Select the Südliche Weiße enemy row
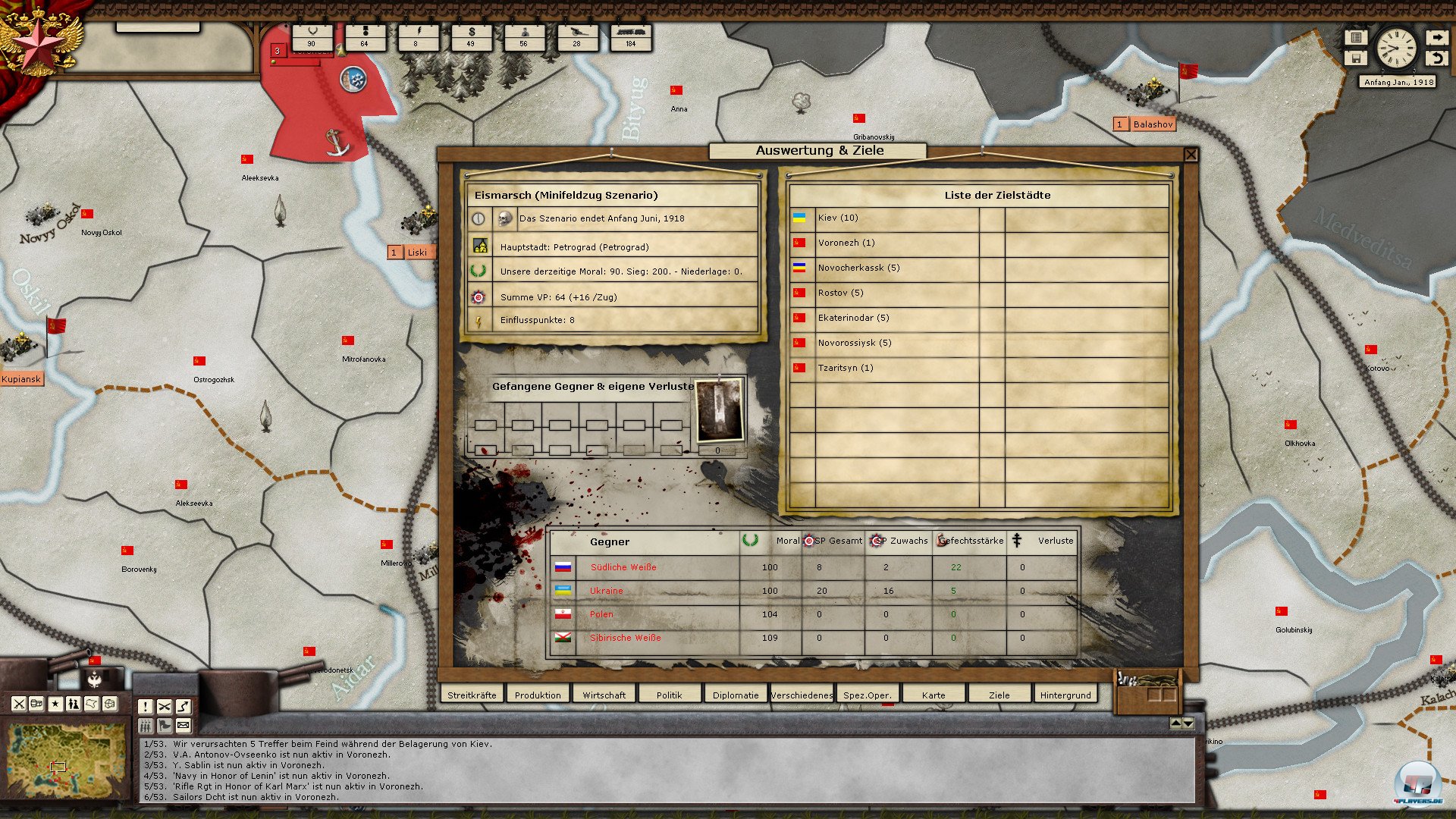The image size is (1456, 819). tap(623, 567)
